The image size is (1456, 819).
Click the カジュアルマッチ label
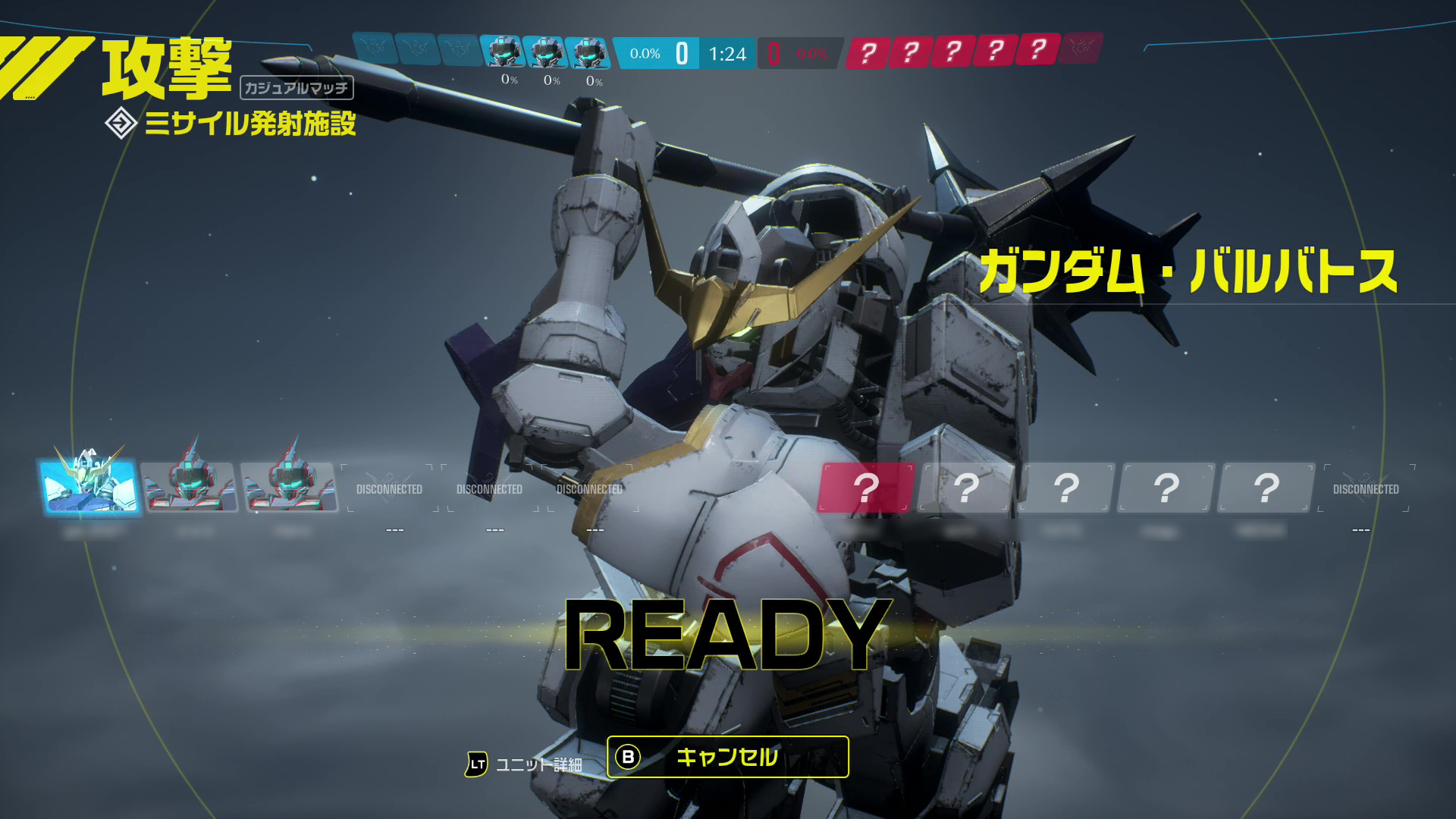tap(297, 89)
